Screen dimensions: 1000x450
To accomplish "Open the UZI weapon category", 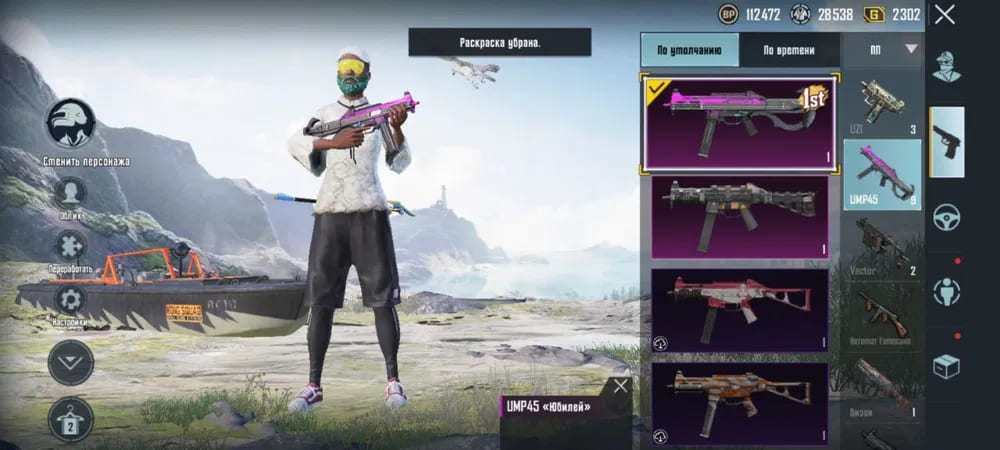I will pos(882,103).
